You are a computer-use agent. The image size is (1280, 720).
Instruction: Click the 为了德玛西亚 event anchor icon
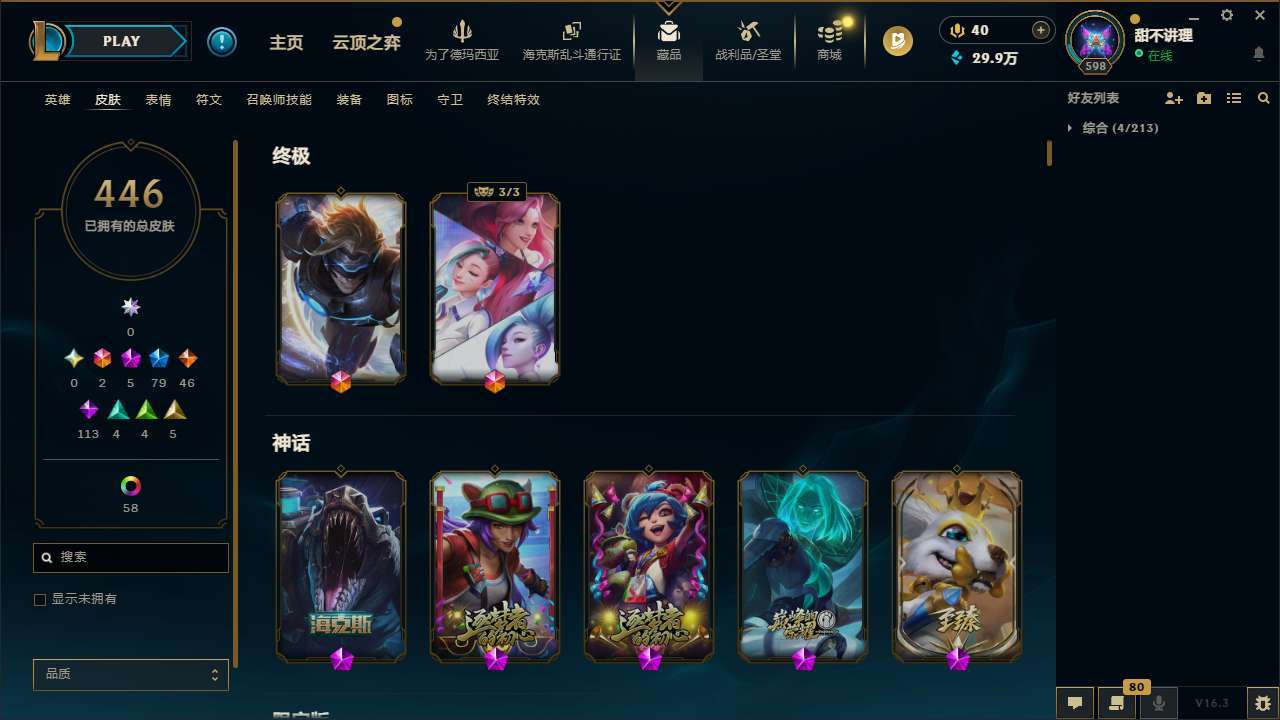click(461, 30)
